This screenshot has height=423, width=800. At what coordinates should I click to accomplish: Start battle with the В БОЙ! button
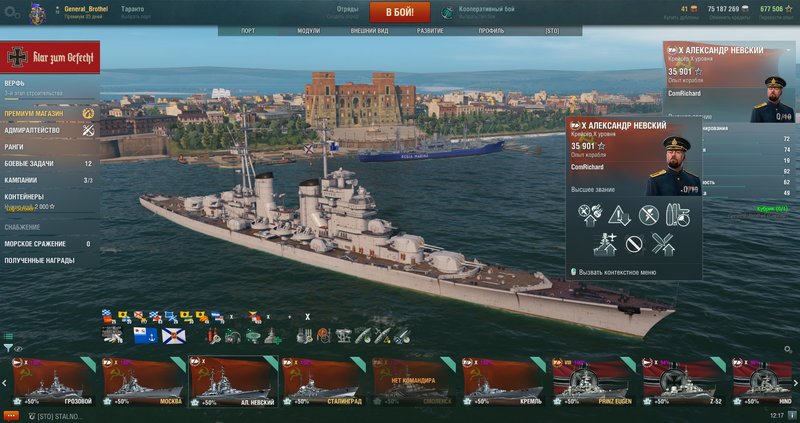click(x=400, y=12)
